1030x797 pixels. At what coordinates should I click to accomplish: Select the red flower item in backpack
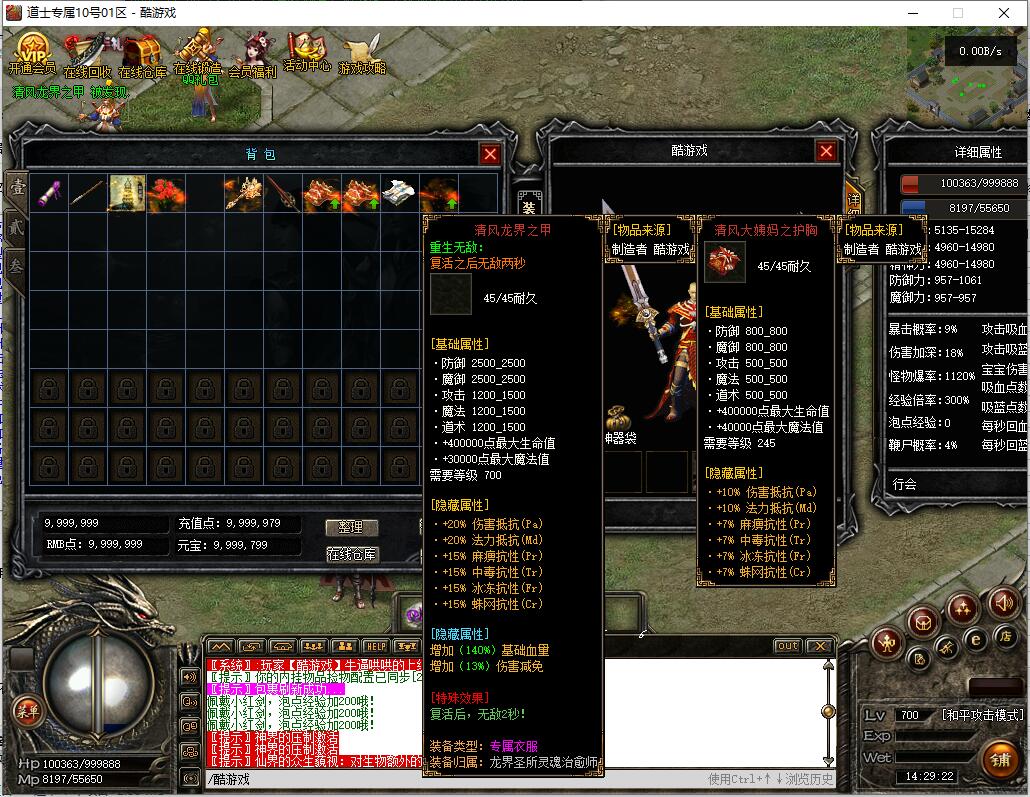pyautogui.click(x=166, y=193)
